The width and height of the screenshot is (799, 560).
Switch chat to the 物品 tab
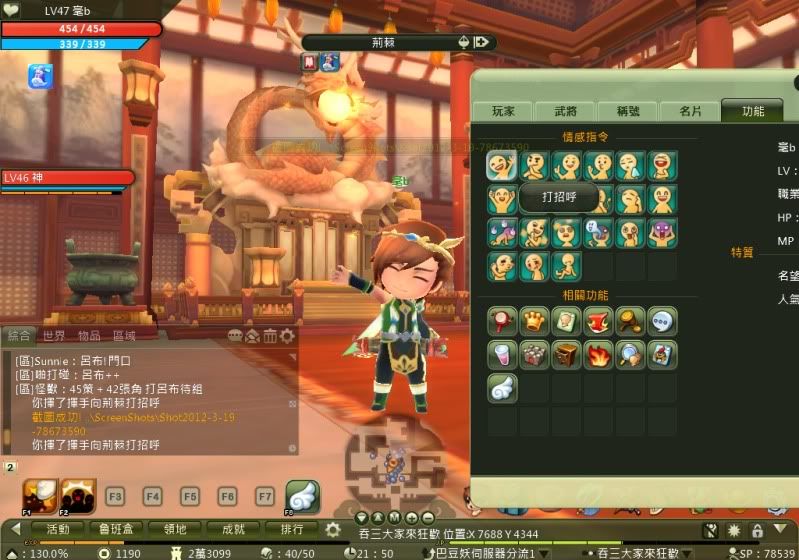pos(89,335)
